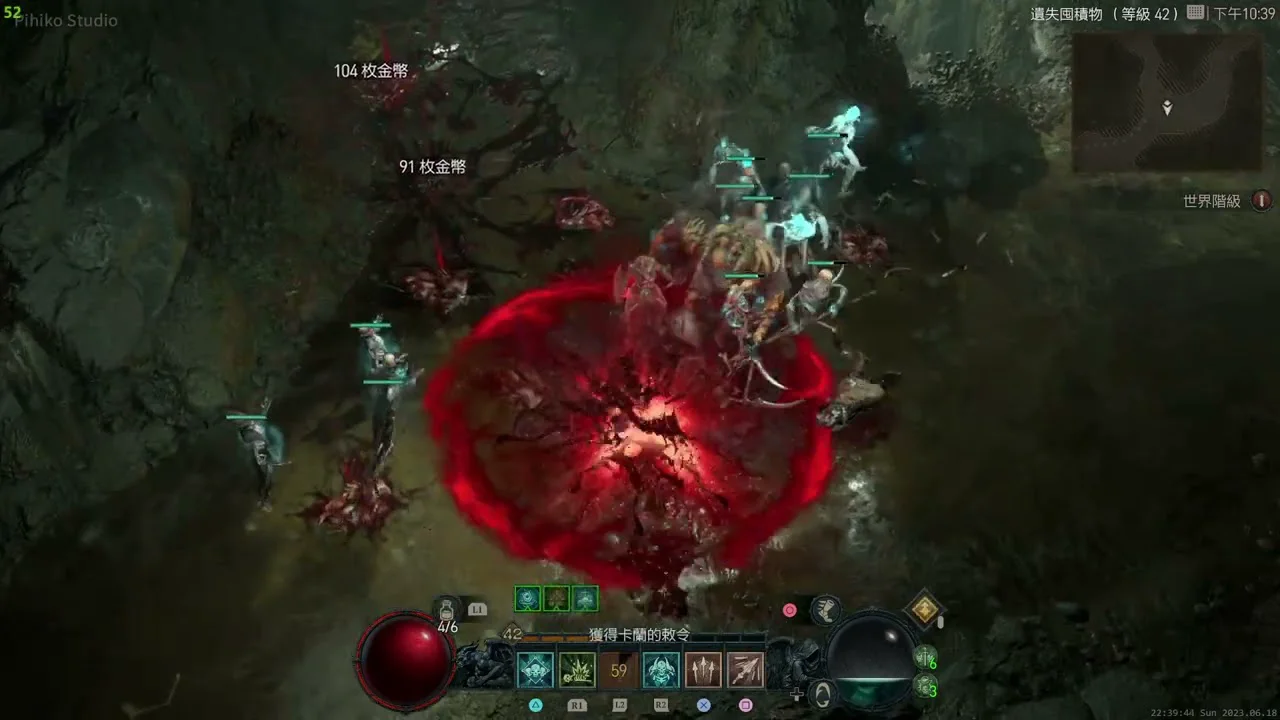
Task: Inspect the third green buff icon
Action: (x=585, y=599)
